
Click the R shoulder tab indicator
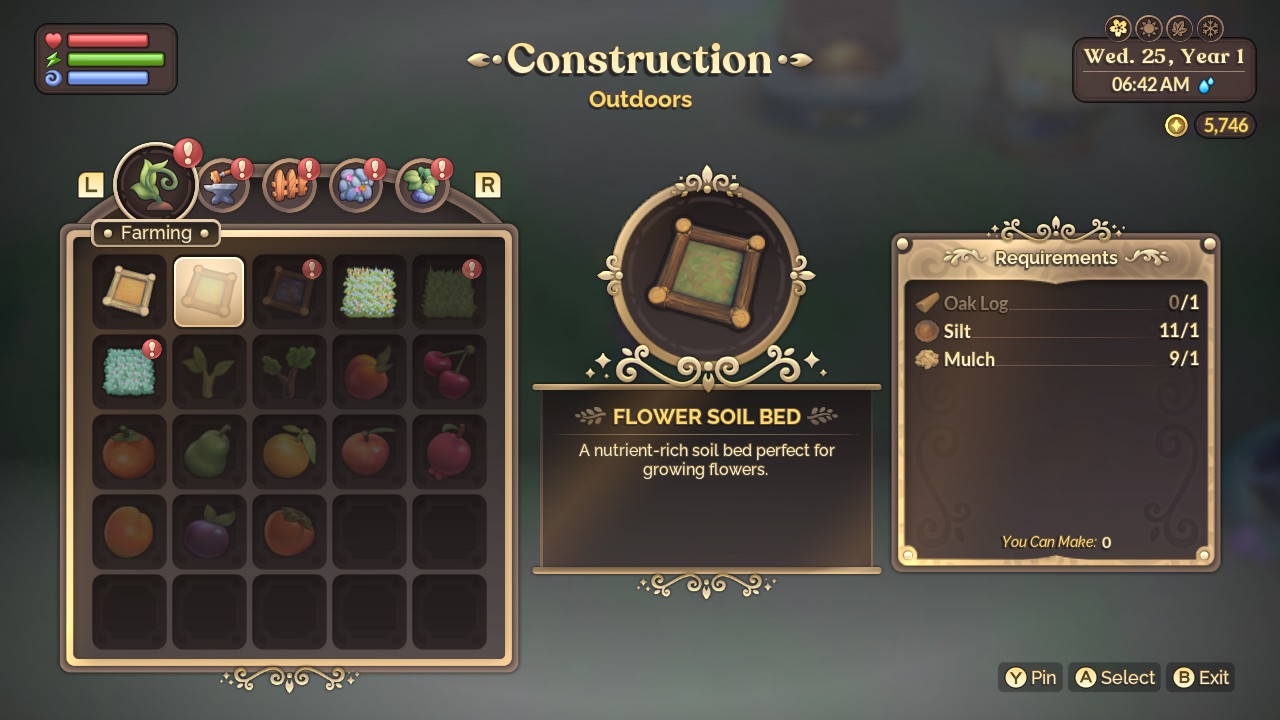488,185
